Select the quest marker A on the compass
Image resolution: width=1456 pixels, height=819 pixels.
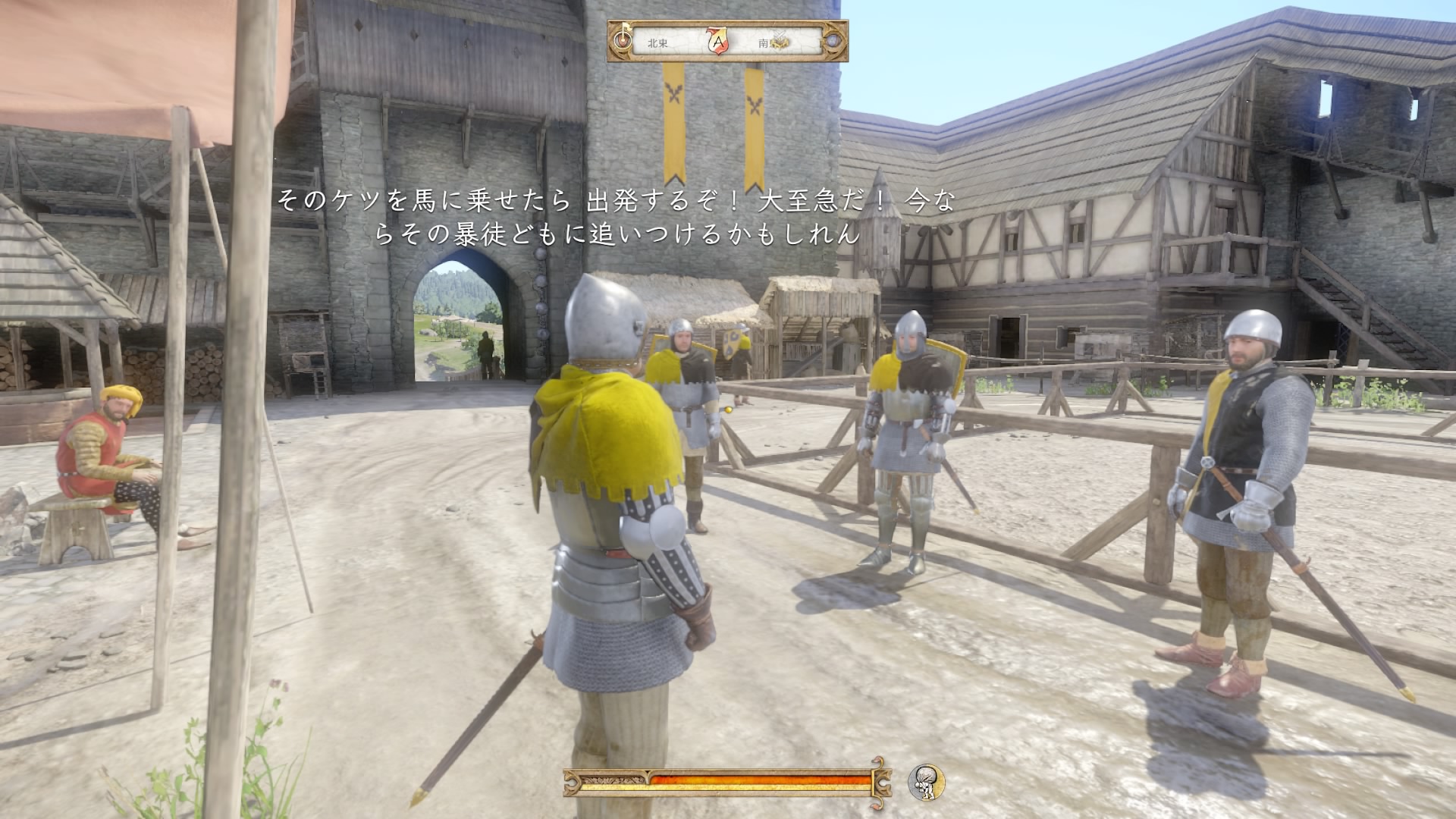(717, 42)
